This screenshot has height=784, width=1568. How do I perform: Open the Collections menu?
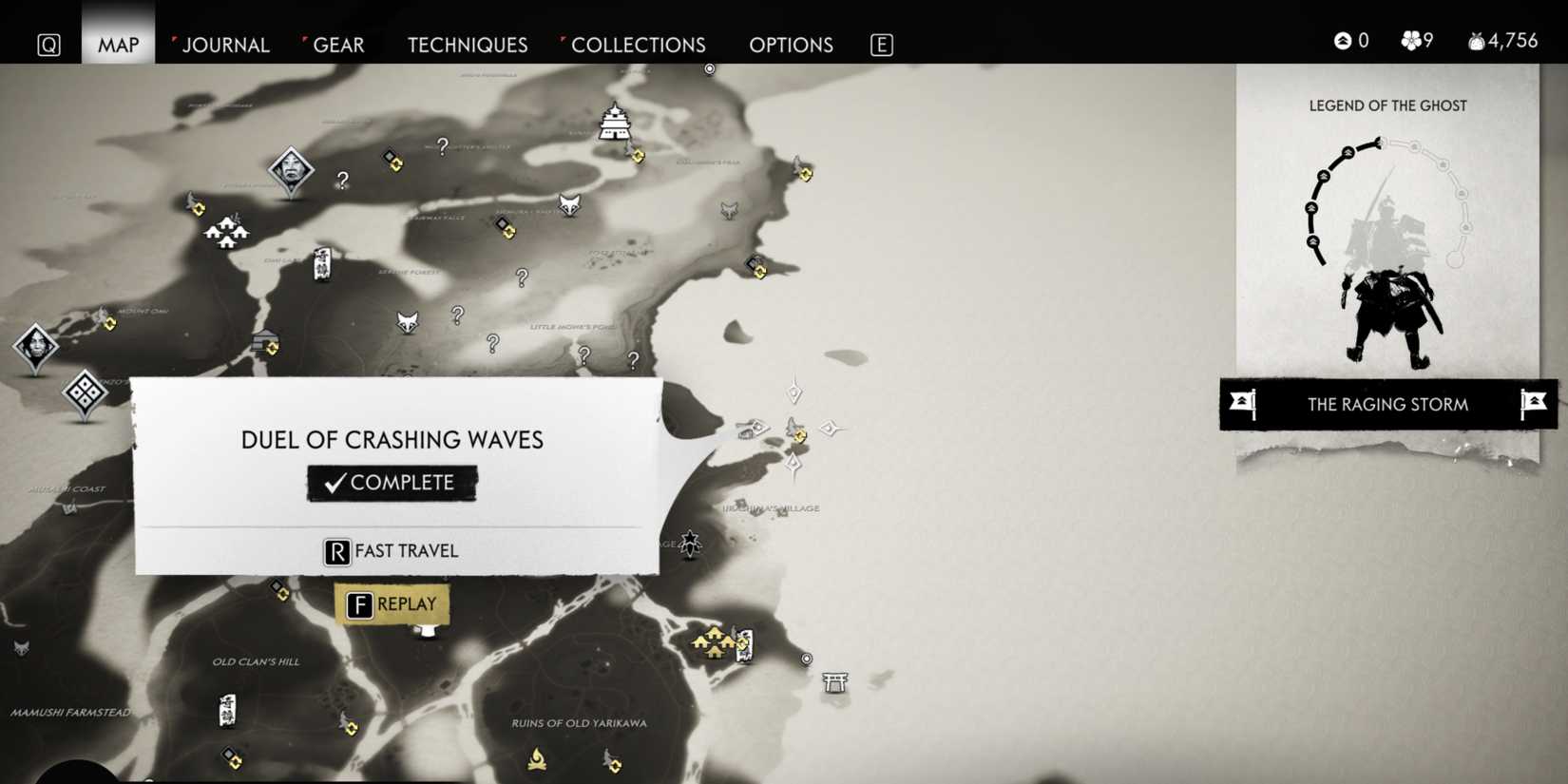coord(638,45)
